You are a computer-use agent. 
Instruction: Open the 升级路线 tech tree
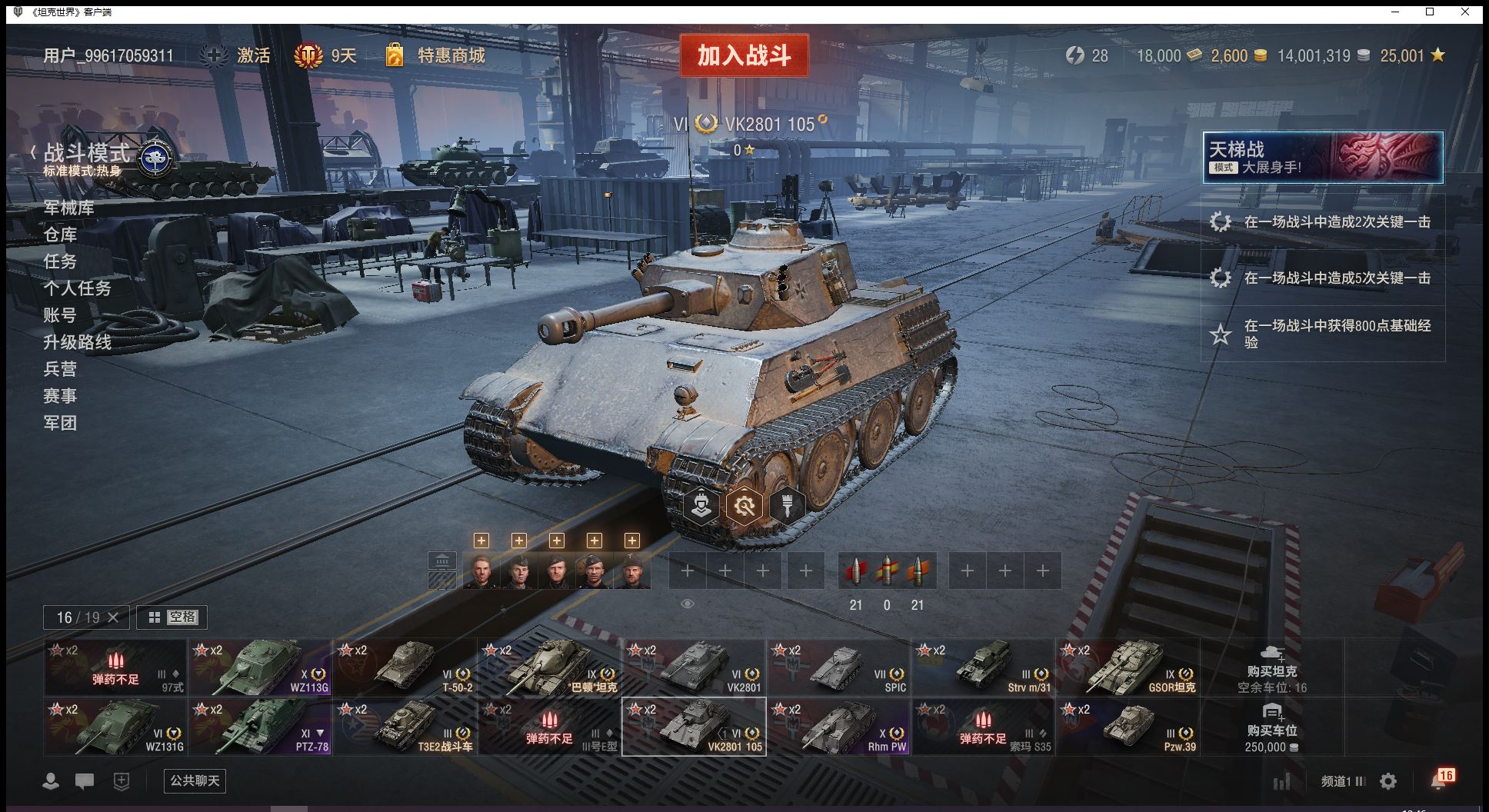tap(77, 342)
